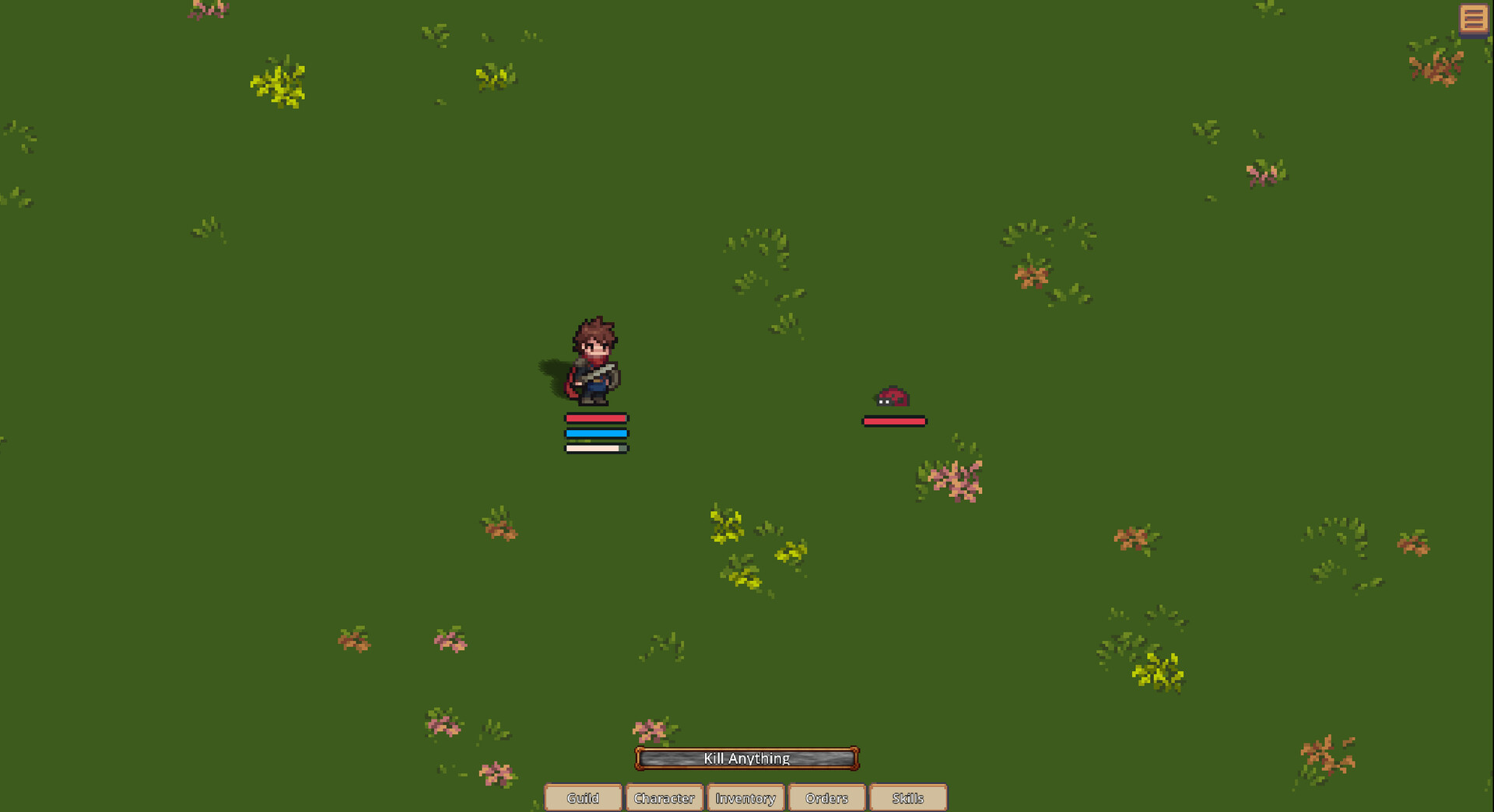Open the hamburger menu in top-right corner
The image size is (1494, 812).
point(1475,19)
